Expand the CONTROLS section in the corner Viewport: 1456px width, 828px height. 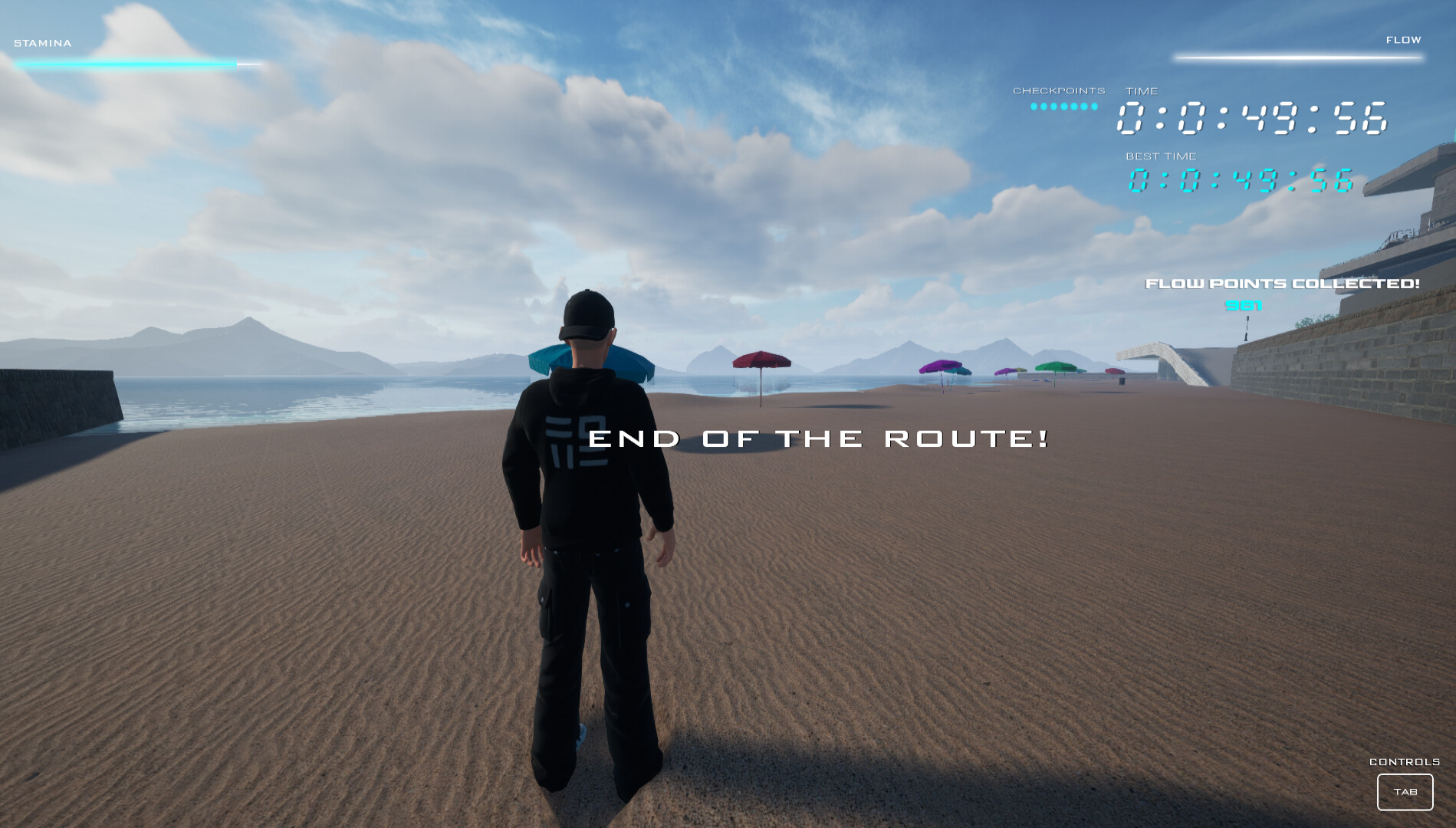click(1405, 764)
